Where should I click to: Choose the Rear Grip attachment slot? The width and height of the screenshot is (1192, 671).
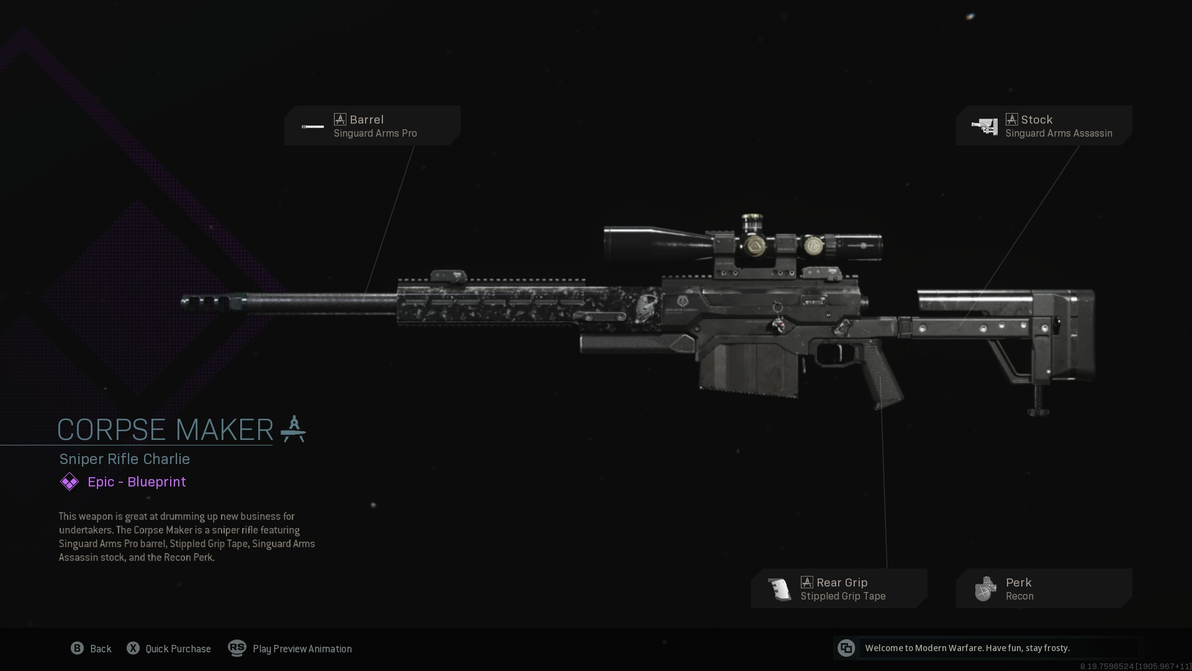(x=840, y=589)
